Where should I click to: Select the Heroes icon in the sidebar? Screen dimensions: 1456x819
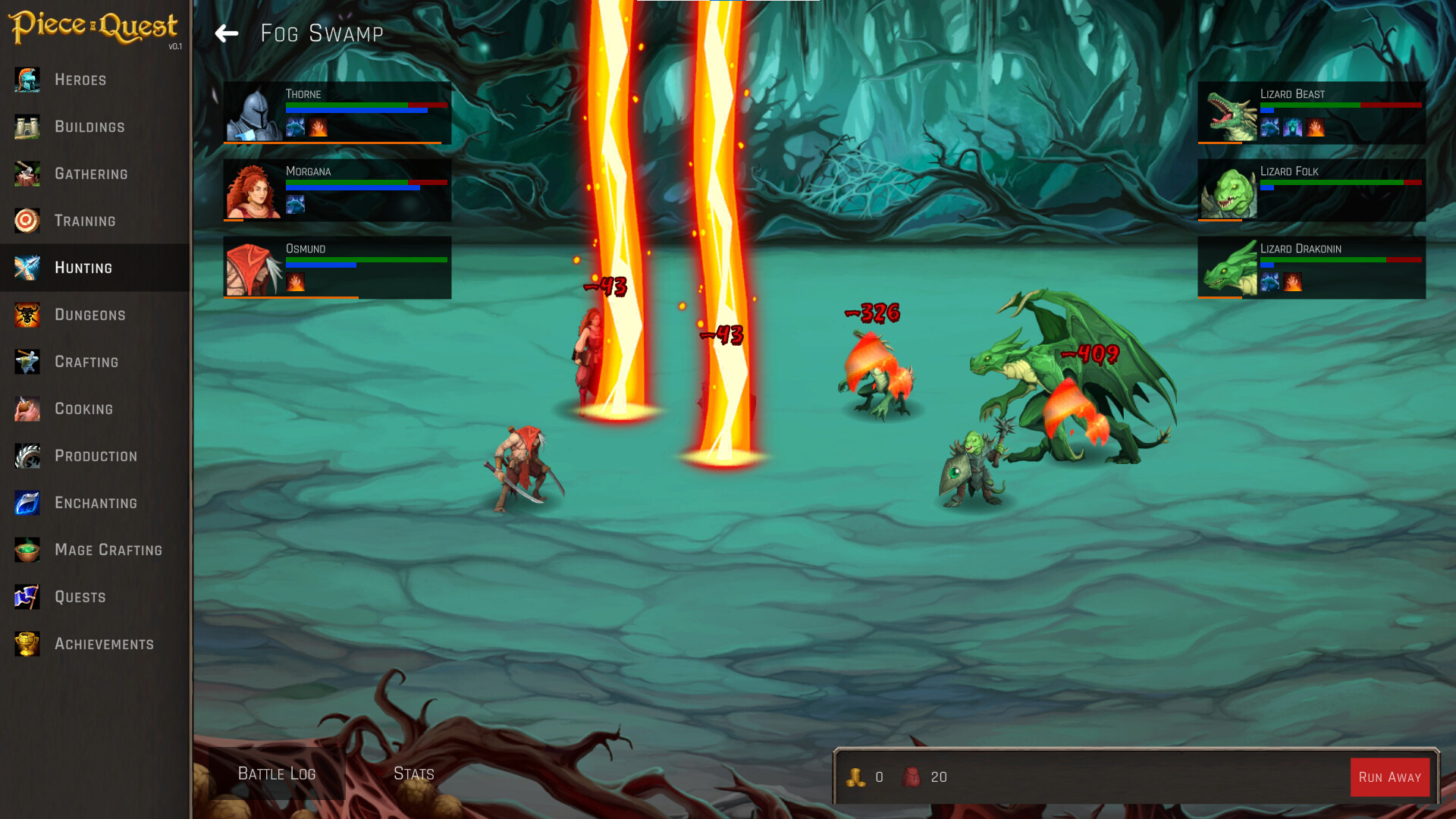tap(27, 80)
